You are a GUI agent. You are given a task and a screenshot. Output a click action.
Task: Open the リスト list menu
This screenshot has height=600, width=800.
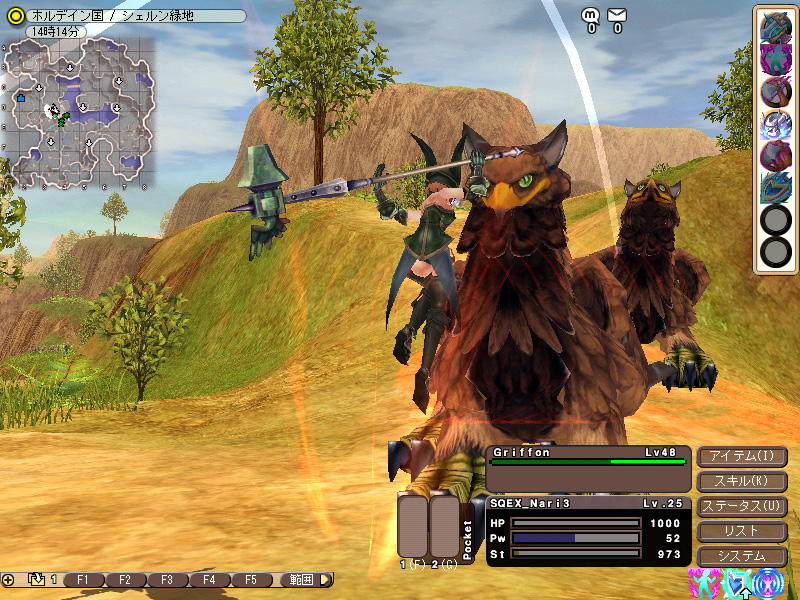[x=741, y=531]
